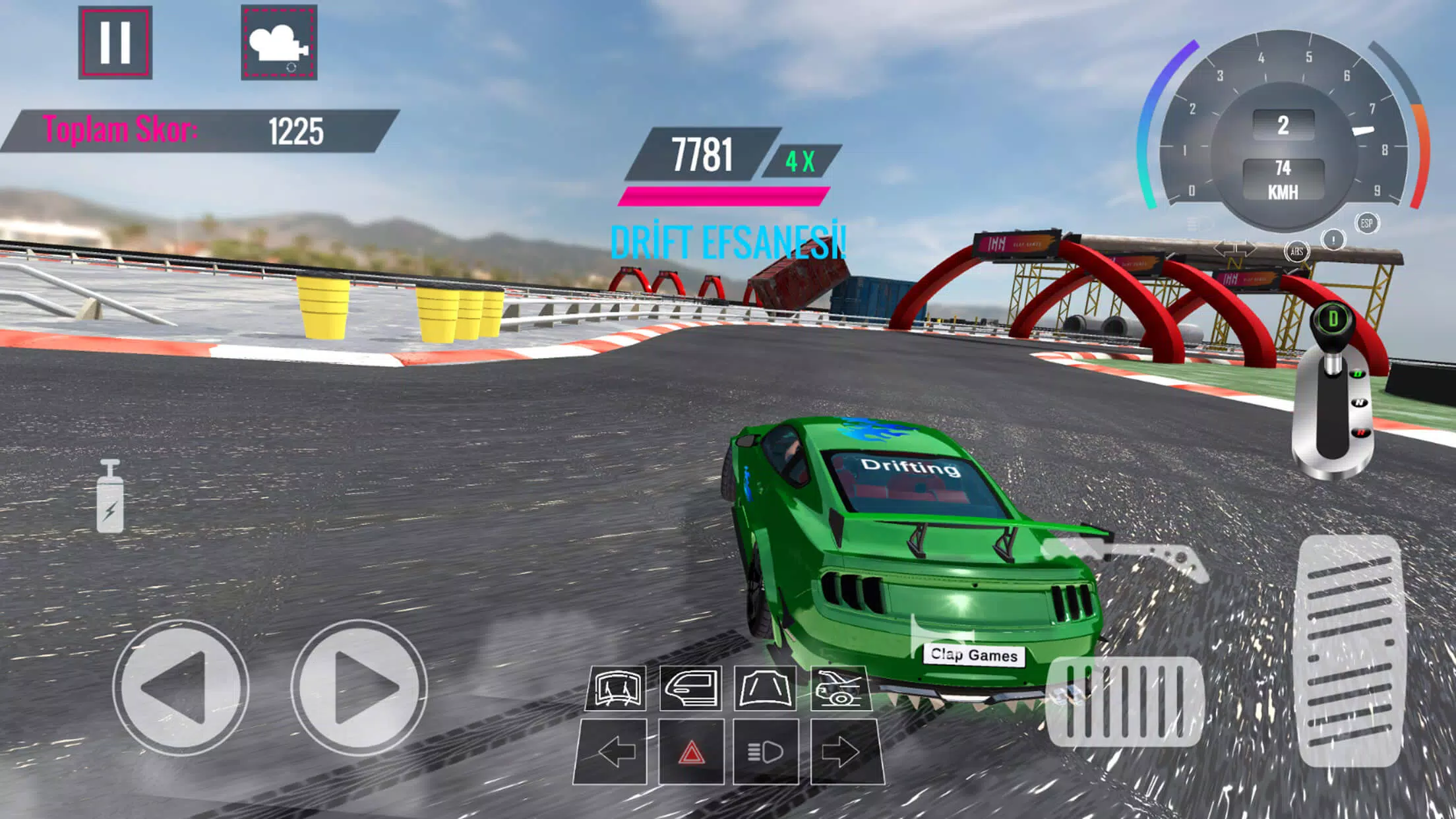Toggle the windshield wipers button
The image size is (1456, 819).
point(617,688)
